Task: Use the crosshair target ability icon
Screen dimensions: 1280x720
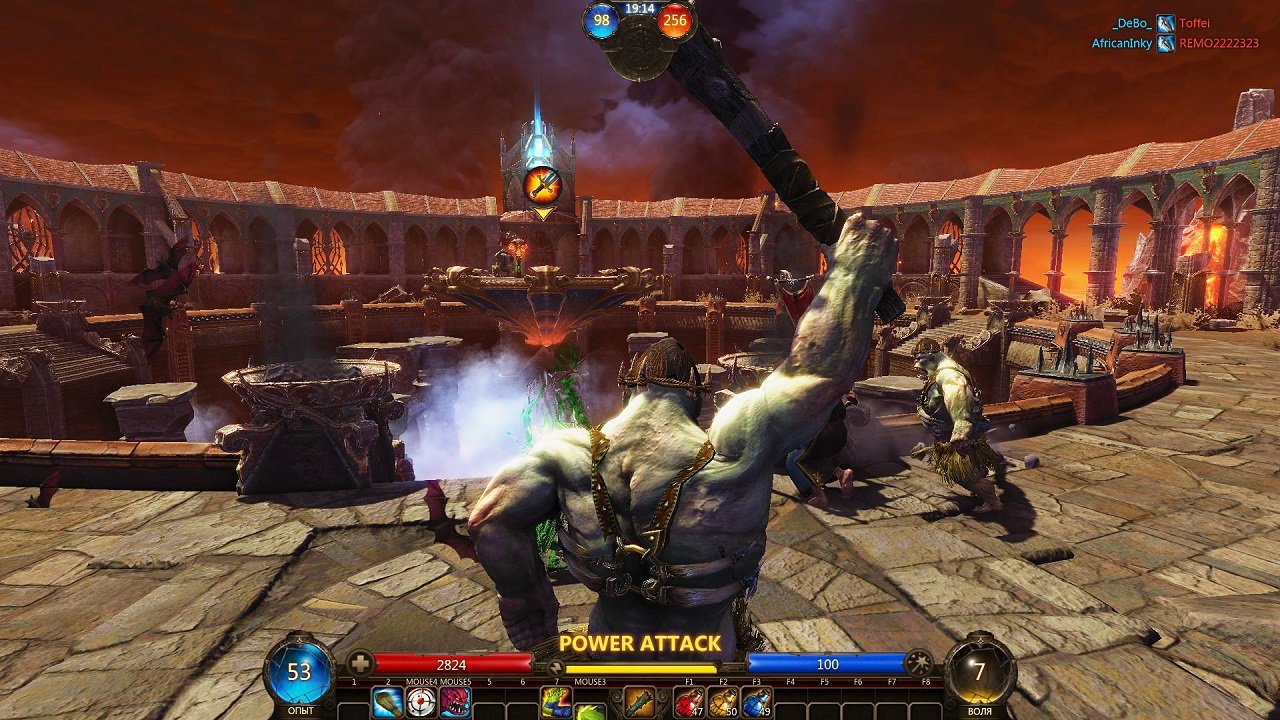Action: coord(422,703)
